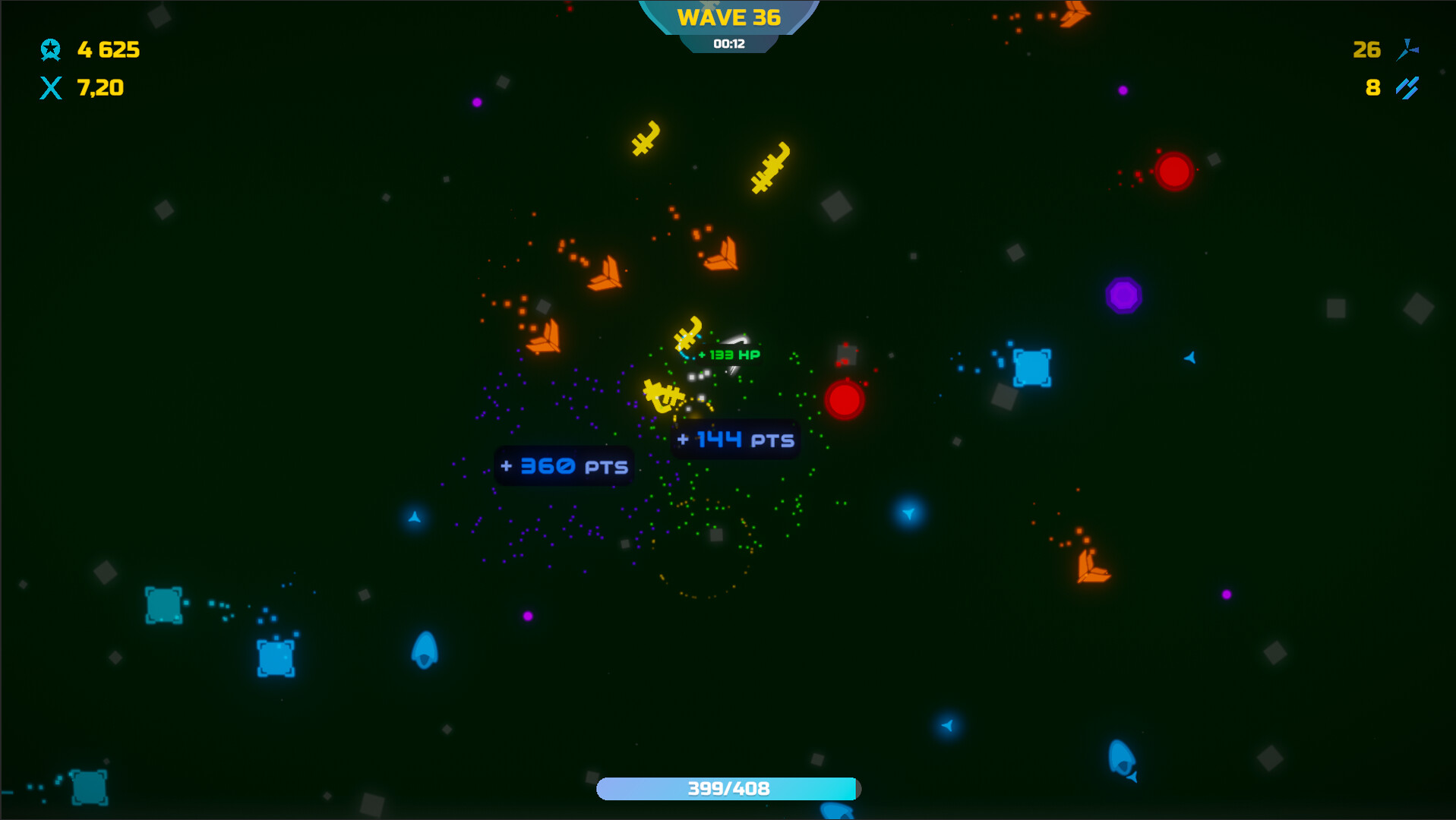Image resolution: width=1456 pixels, height=820 pixels.
Task: Click the missile count icon showing 26
Action: [1407, 50]
